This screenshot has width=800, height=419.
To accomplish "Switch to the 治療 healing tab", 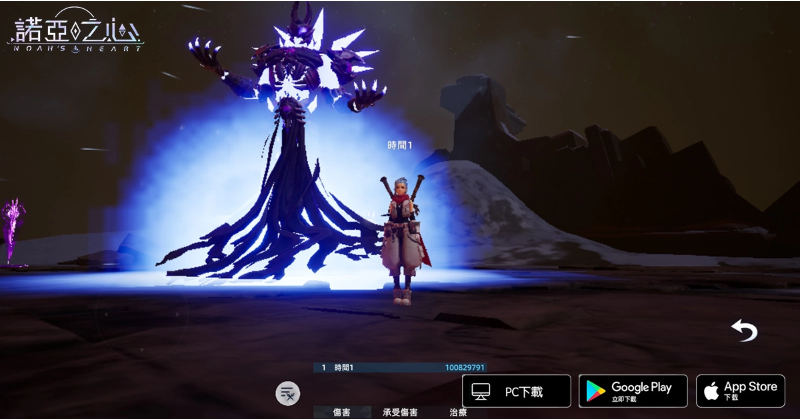I will click(x=458, y=412).
